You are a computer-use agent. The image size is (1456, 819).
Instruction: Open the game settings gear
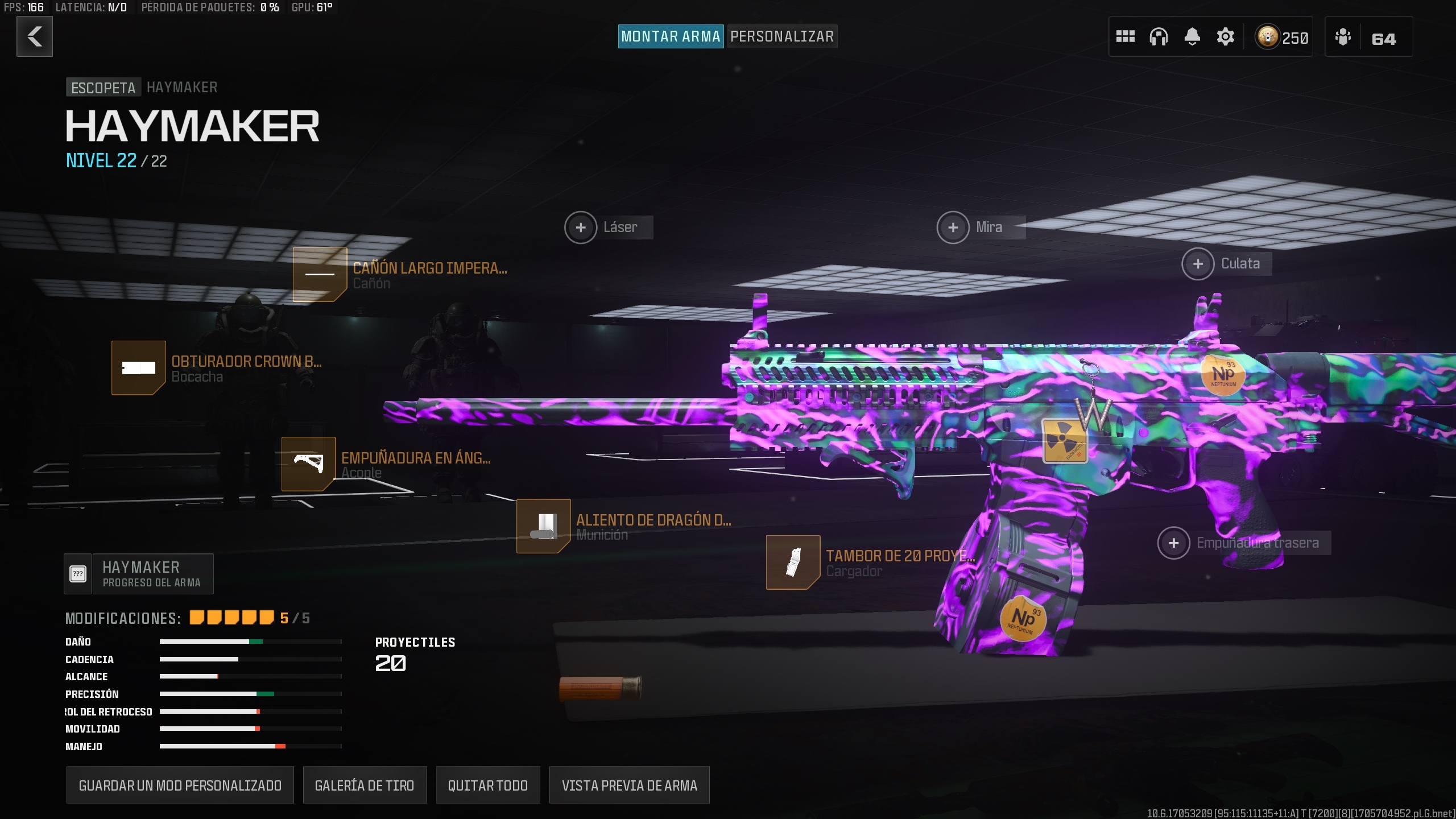click(1226, 36)
